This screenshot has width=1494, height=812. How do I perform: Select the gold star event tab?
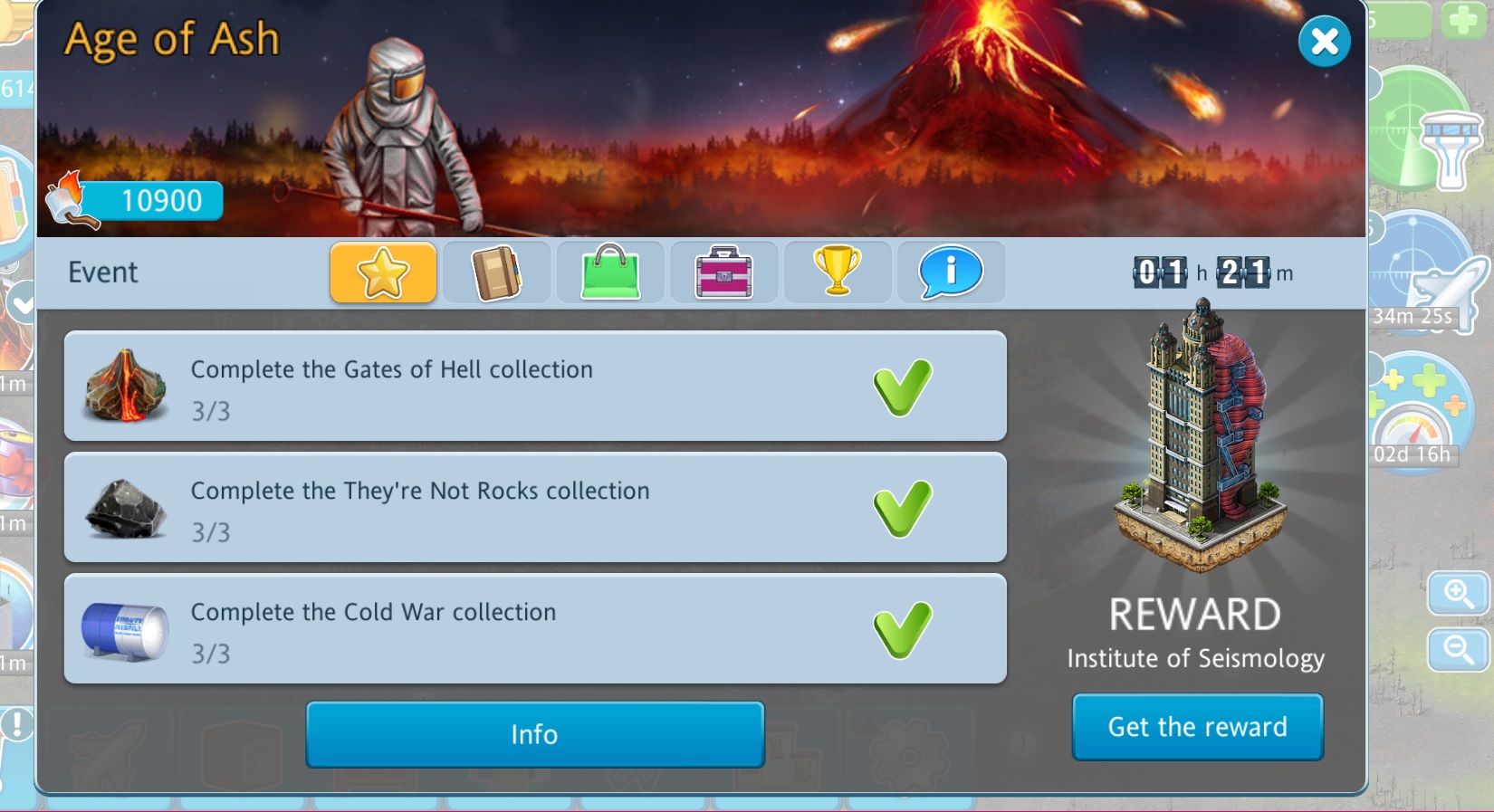click(383, 272)
